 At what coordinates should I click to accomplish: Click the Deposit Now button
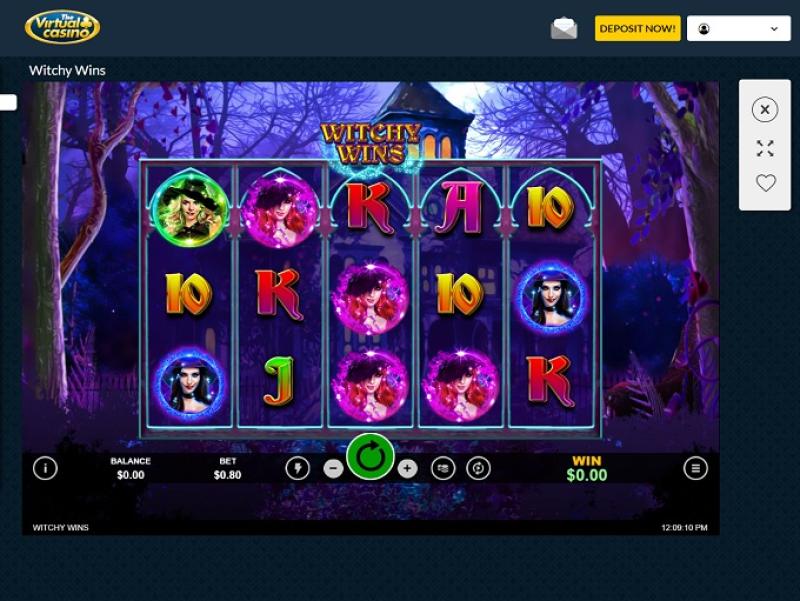pos(637,29)
